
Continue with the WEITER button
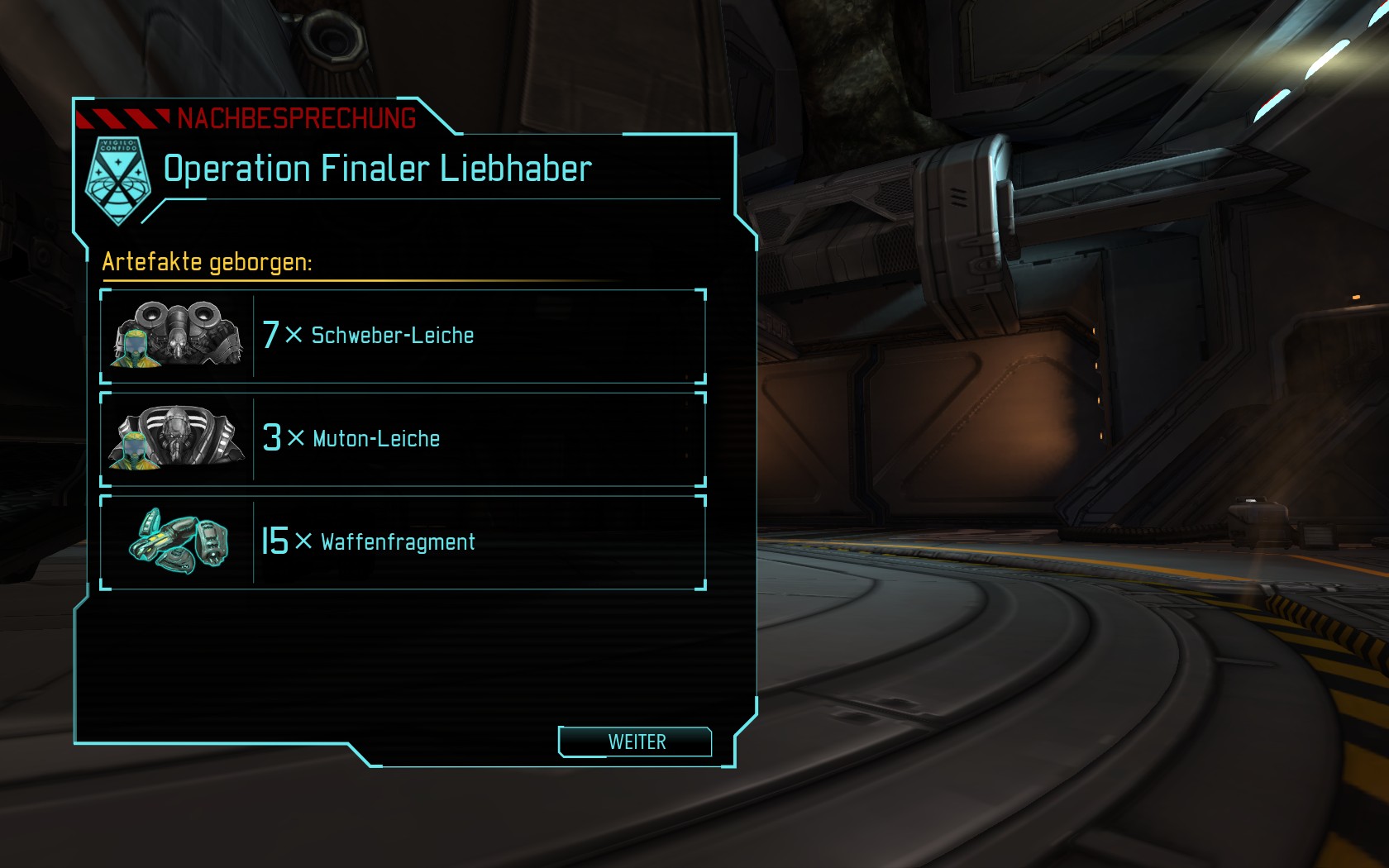pos(636,742)
